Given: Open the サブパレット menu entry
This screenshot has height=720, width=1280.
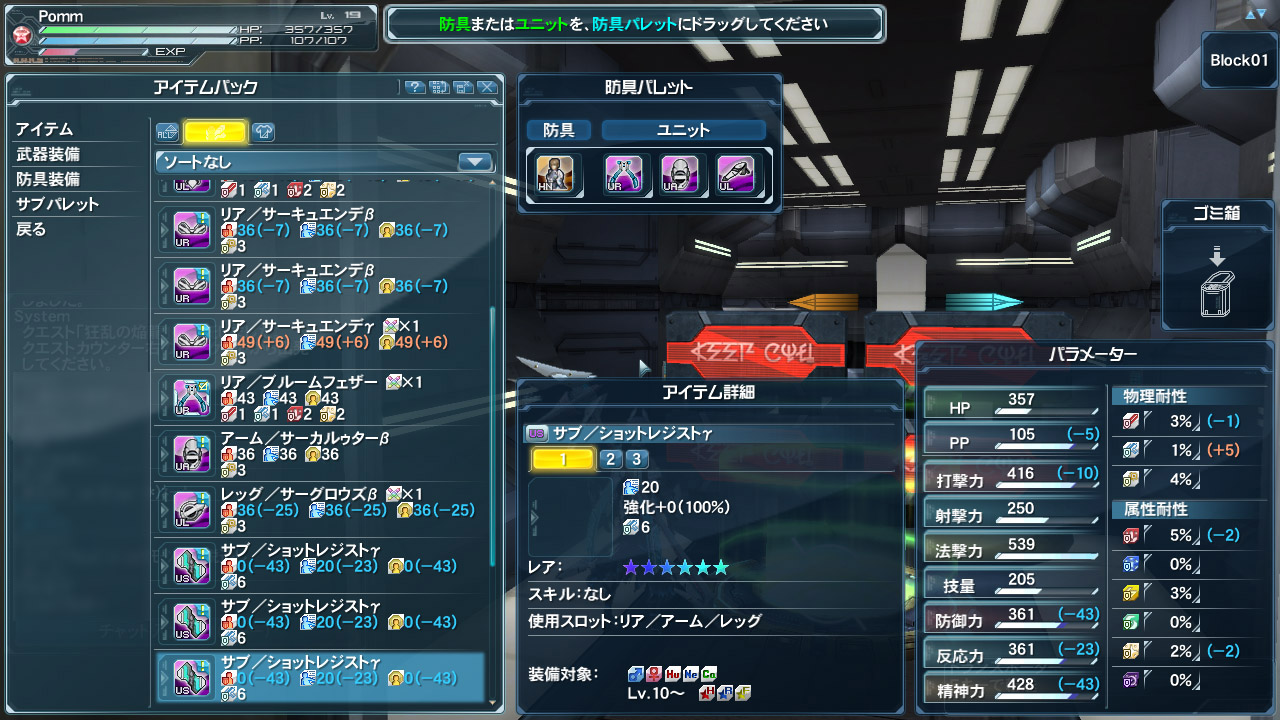Looking at the screenshot, I should point(57,205).
